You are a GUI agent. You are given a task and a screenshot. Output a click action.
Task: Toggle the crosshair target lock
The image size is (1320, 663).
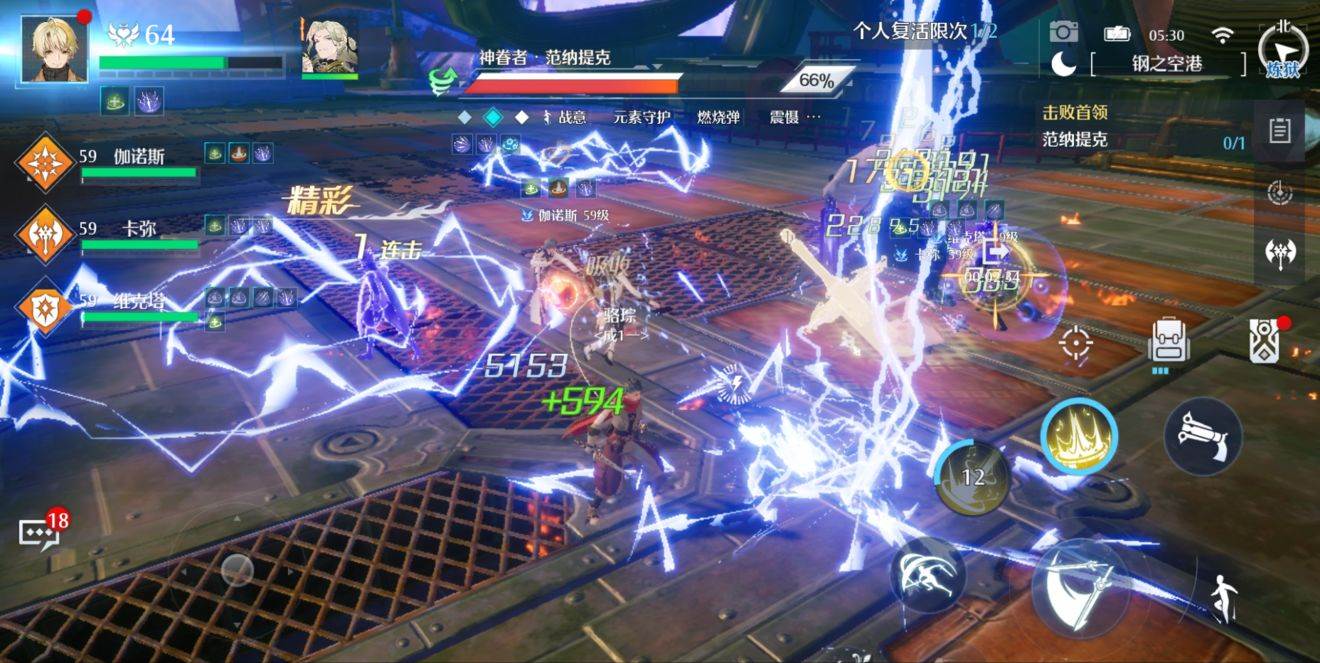click(1076, 343)
